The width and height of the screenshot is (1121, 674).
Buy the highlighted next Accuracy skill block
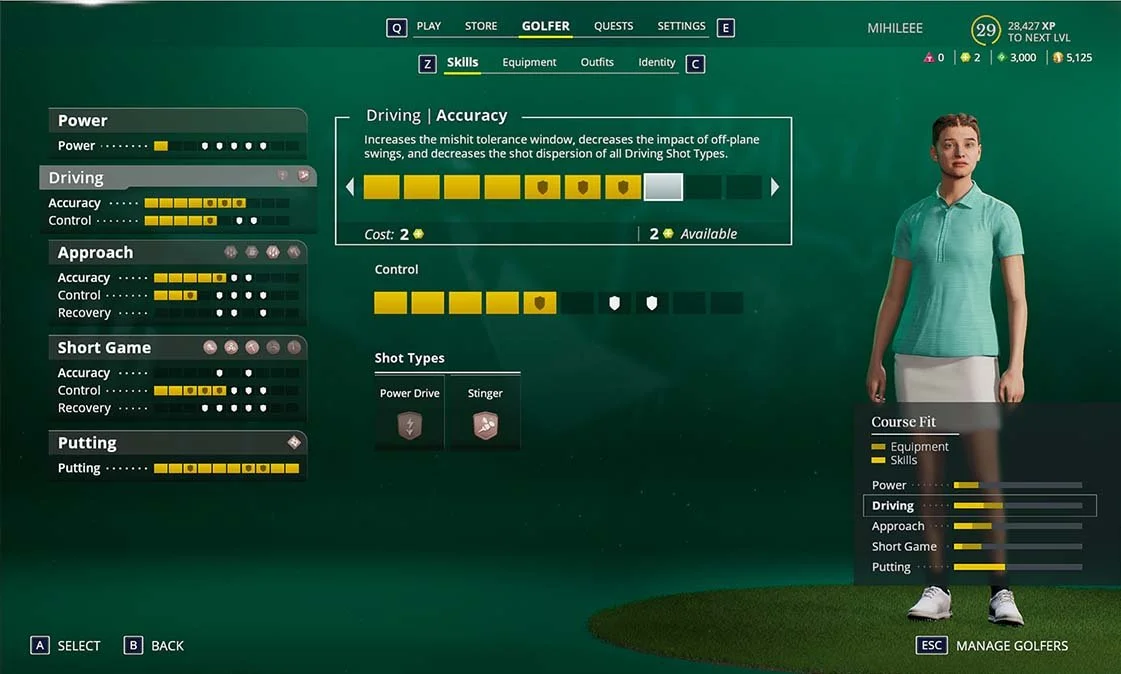[663, 187]
